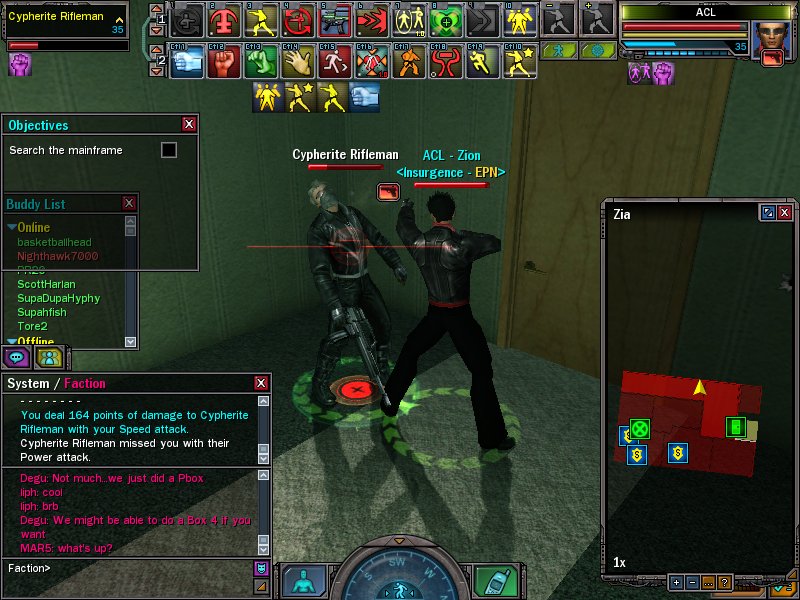Open the character silhouette button by the compass
Image resolution: width=800 pixels, height=600 pixels.
coord(303,581)
